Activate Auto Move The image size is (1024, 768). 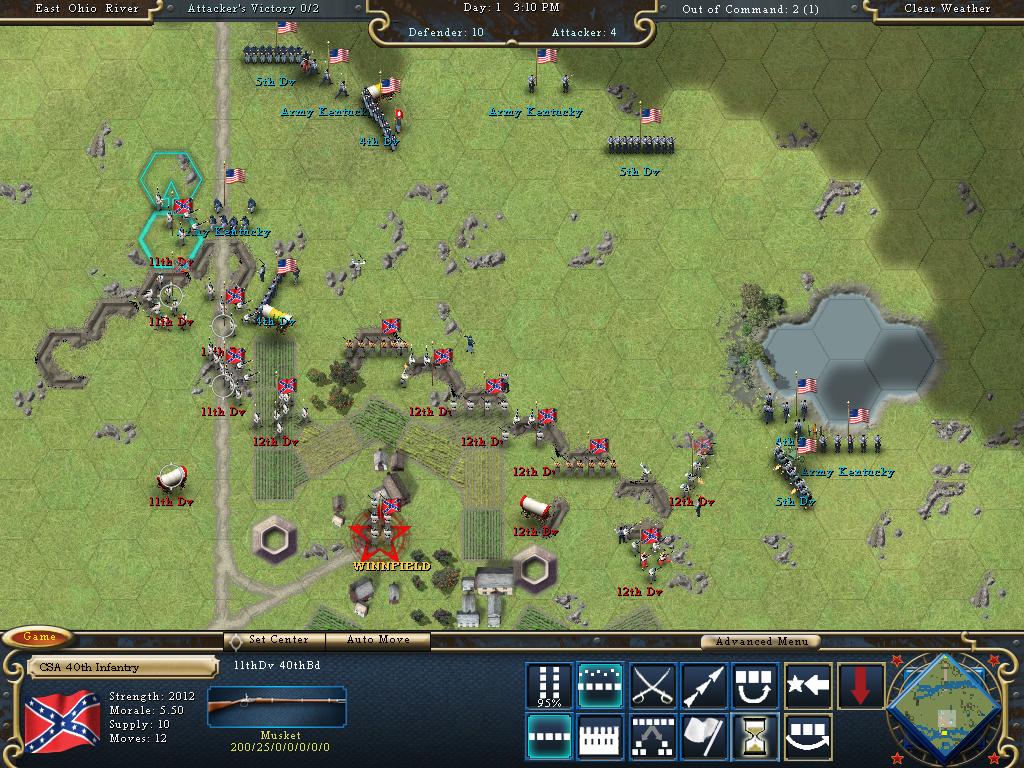(379, 640)
